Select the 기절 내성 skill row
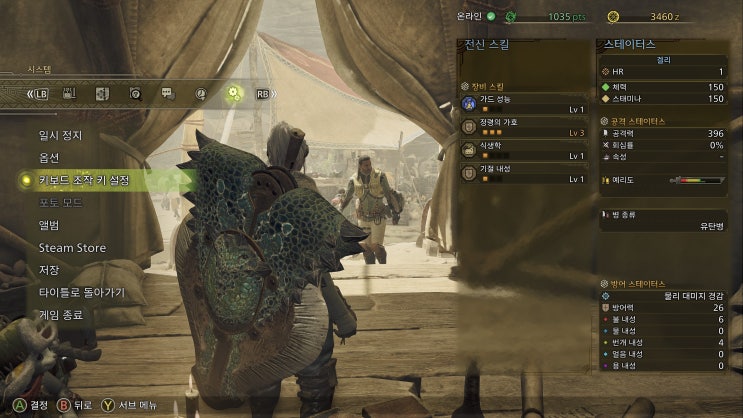This screenshot has height=418, width=743. pyautogui.click(x=524, y=174)
